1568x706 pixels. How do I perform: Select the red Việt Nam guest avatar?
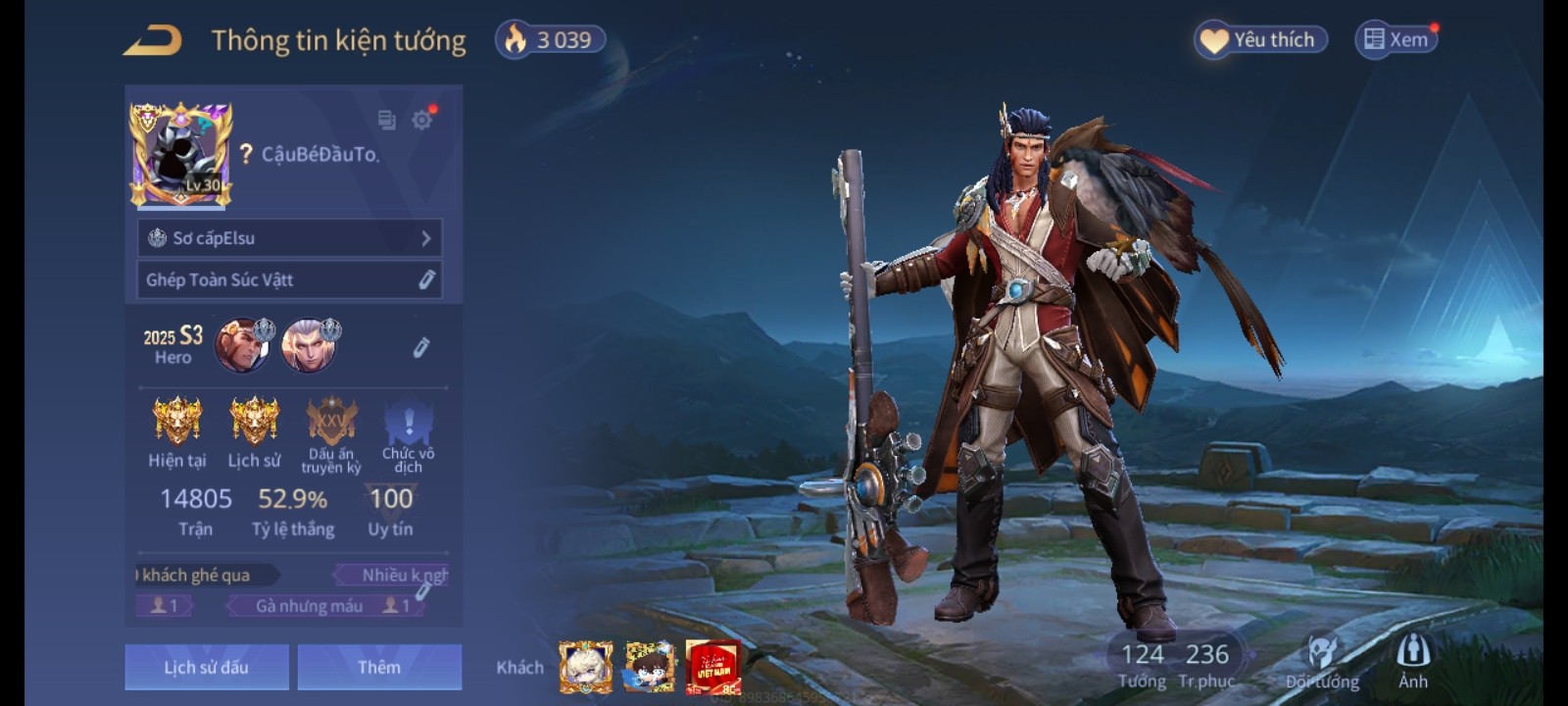712,667
